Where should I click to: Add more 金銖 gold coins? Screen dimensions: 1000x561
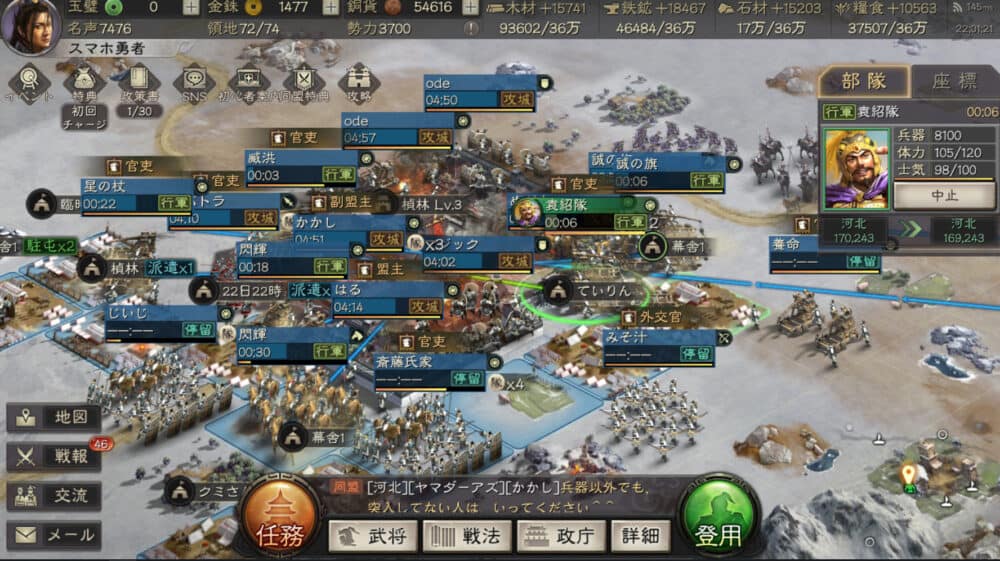(x=331, y=7)
